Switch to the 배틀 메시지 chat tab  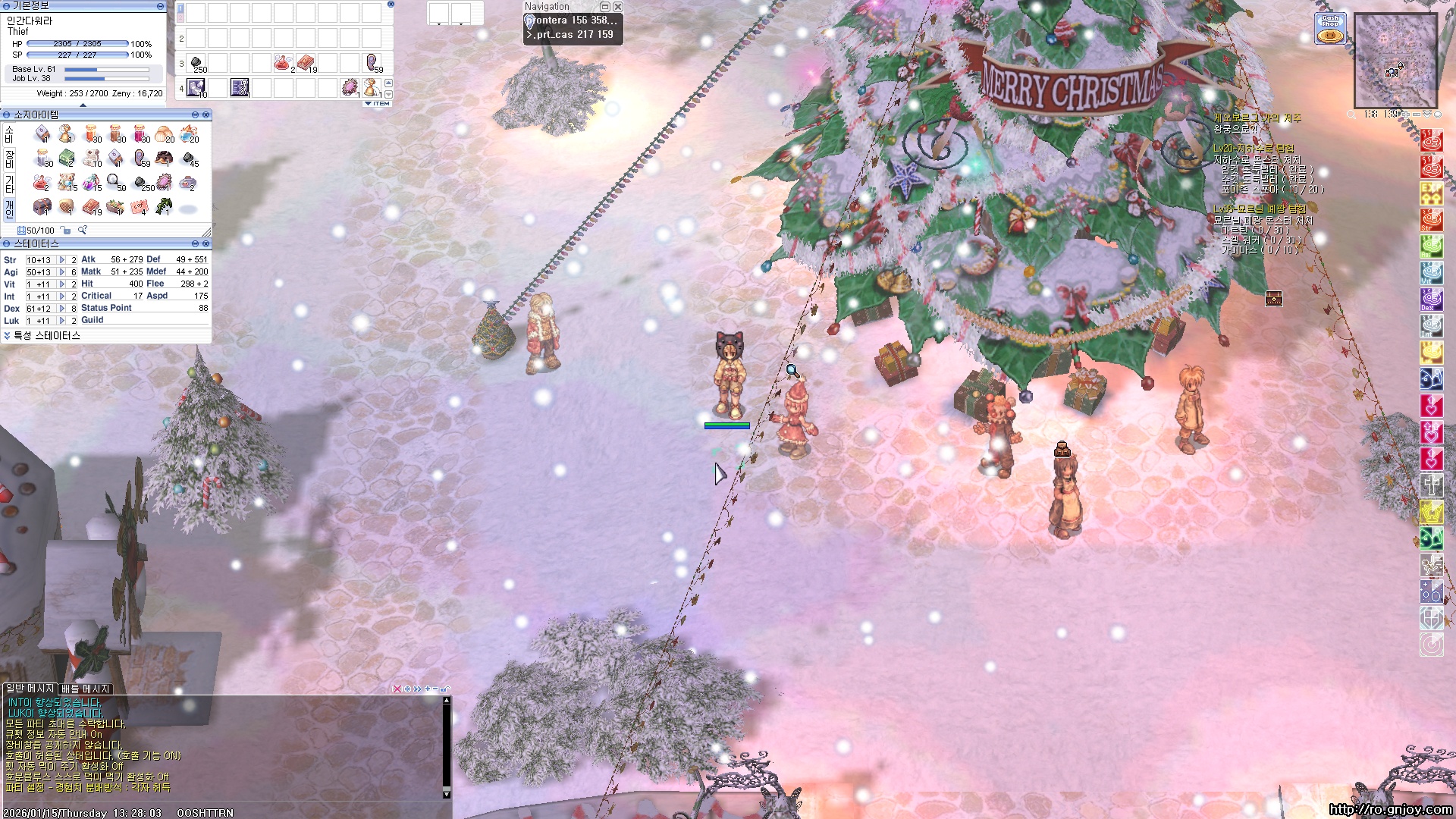86,689
